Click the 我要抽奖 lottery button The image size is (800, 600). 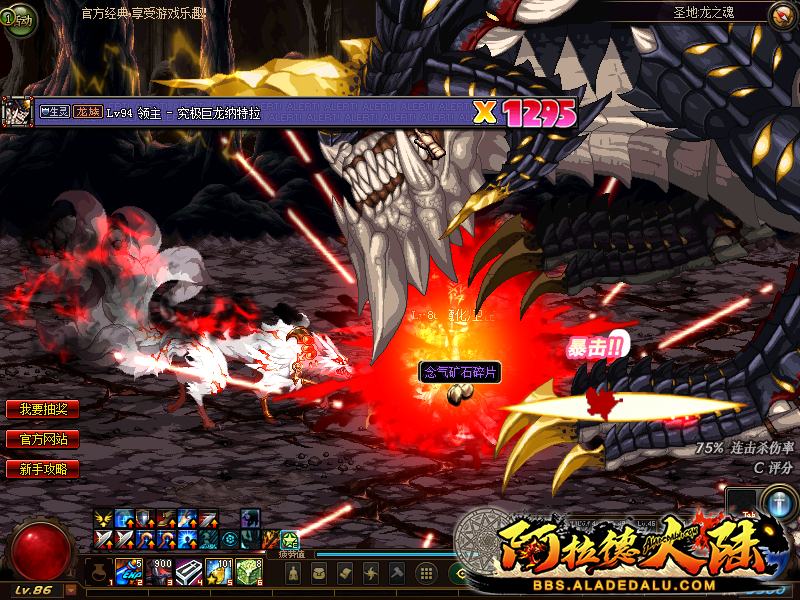pyautogui.click(x=42, y=409)
